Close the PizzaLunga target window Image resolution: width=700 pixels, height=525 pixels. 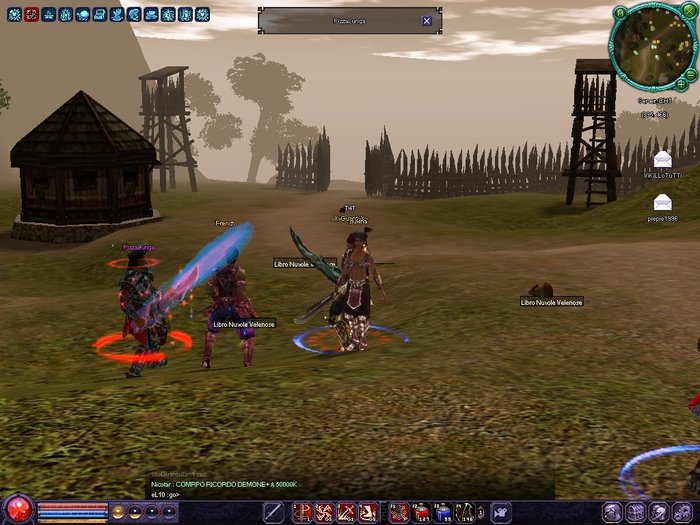click(x=427, y=21)
